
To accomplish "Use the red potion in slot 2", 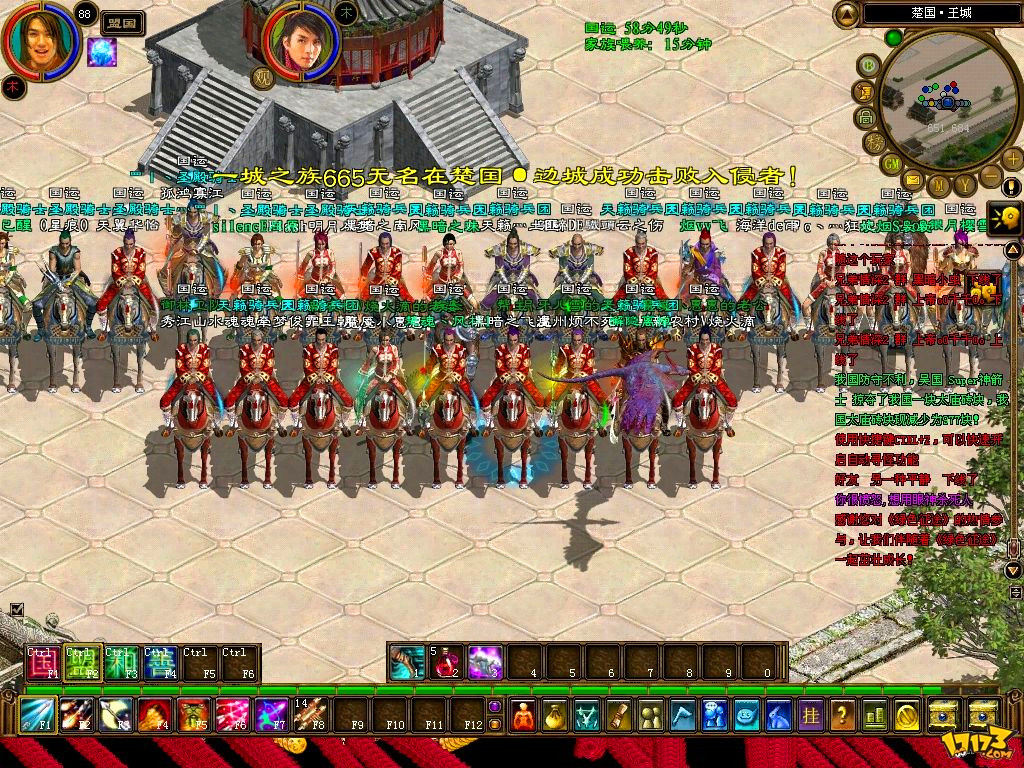I will click(x=447, y=662).
